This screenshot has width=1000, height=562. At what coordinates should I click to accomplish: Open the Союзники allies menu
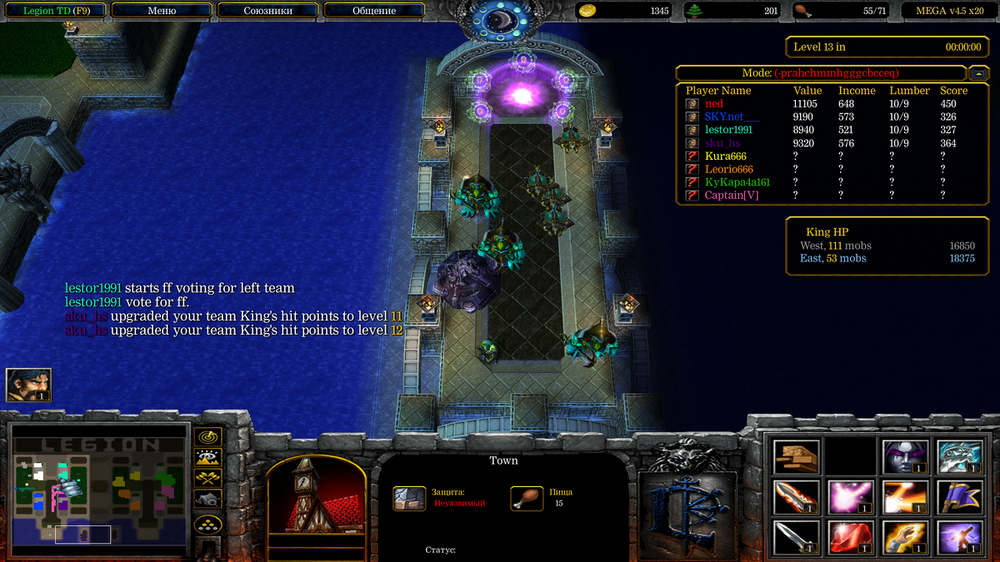[x=267, y=11]
